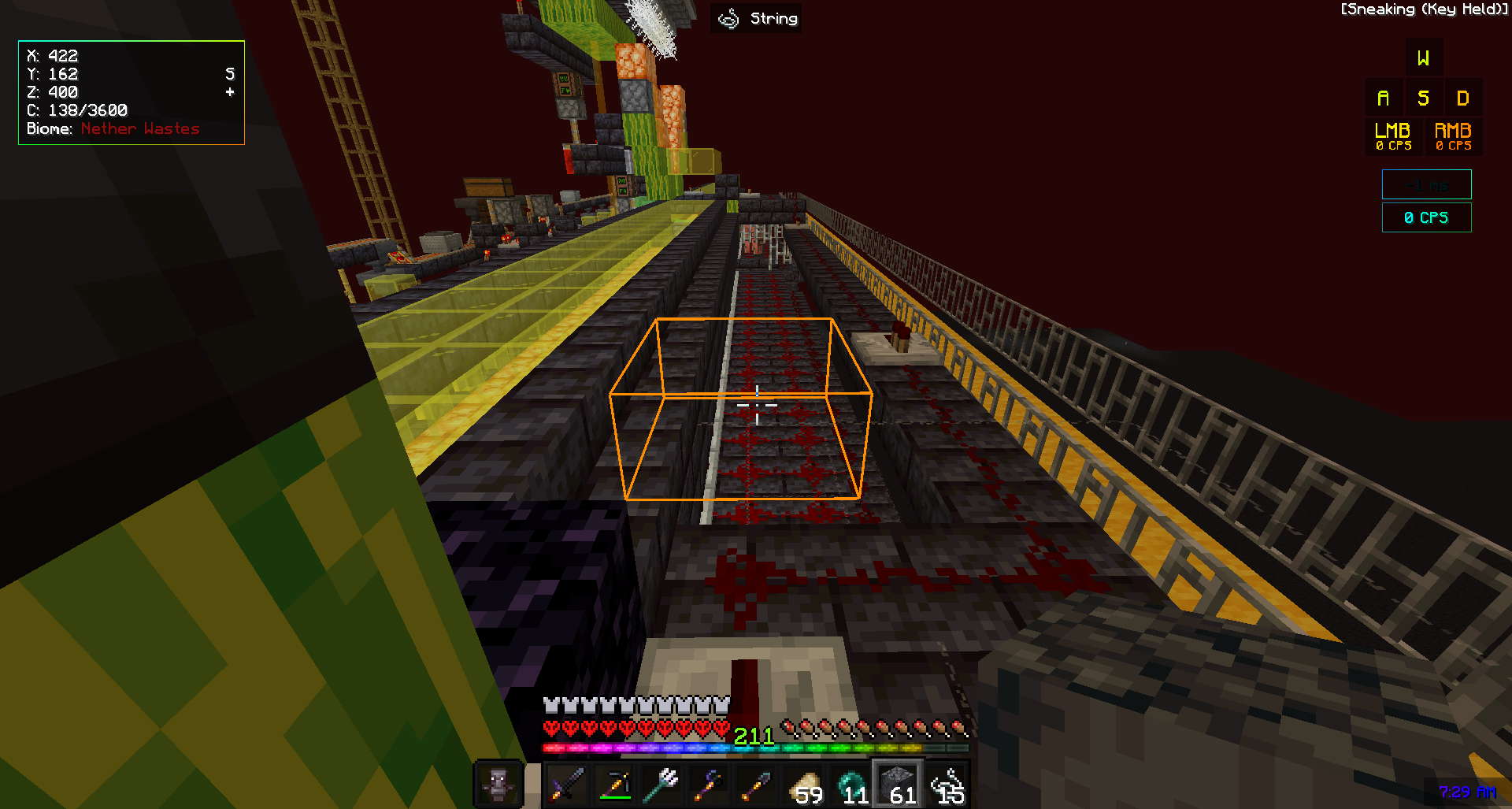
Task: Click the LMB clicks counter
Action: click(1392, 135)
